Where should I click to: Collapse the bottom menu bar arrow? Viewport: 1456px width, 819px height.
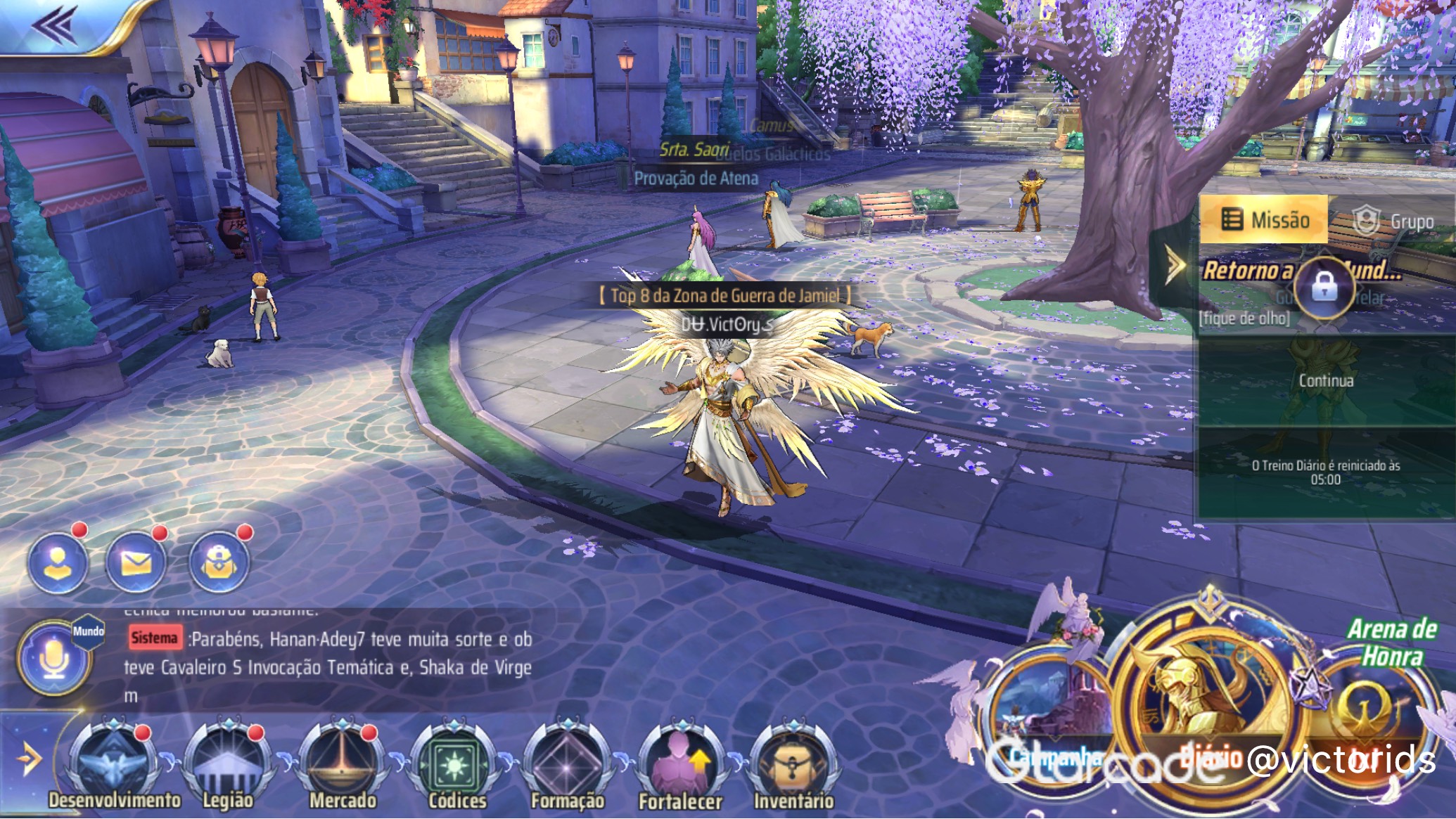(28, 759)
